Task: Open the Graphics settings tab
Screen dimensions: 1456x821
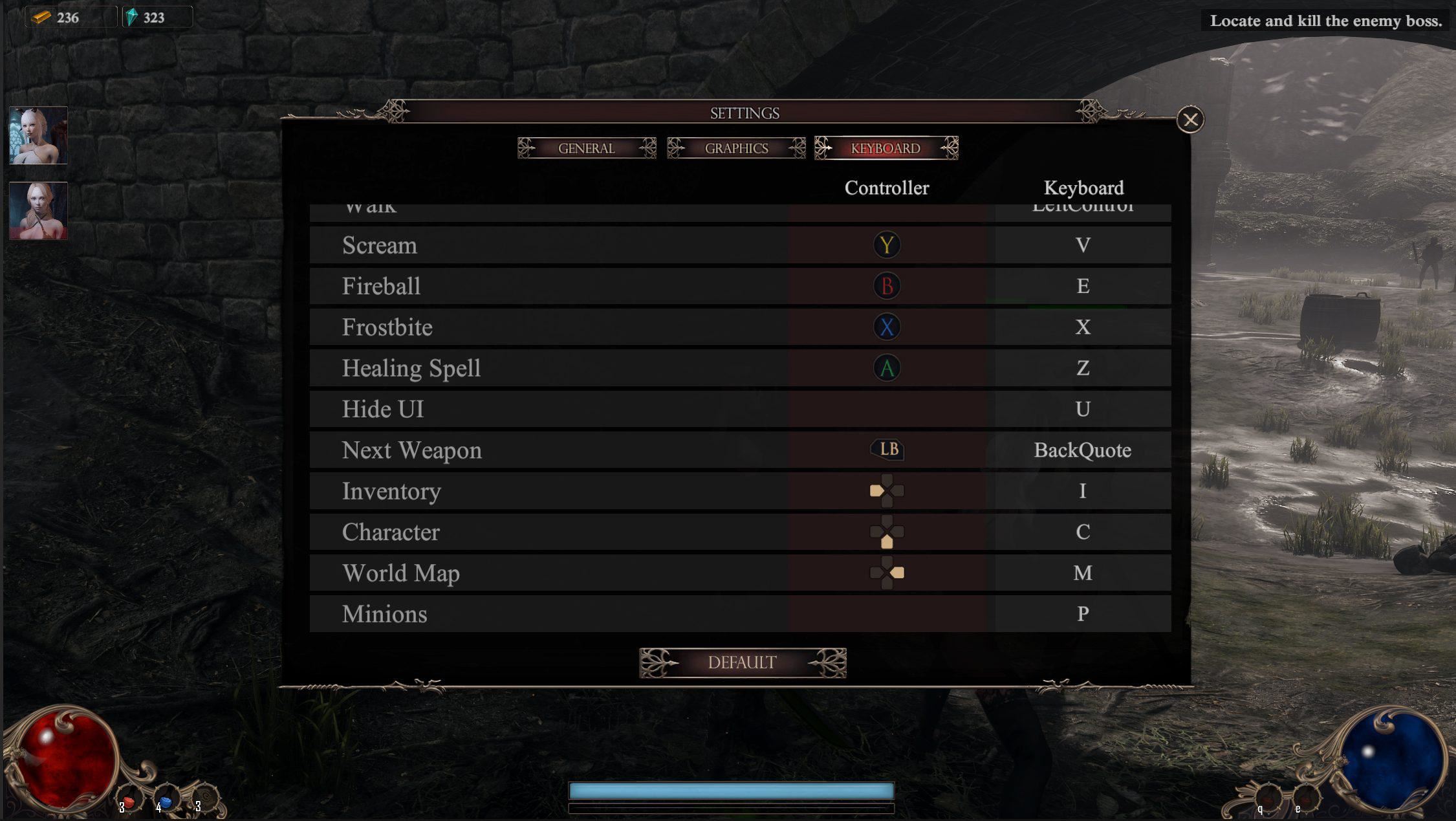Action: [736, 148]
